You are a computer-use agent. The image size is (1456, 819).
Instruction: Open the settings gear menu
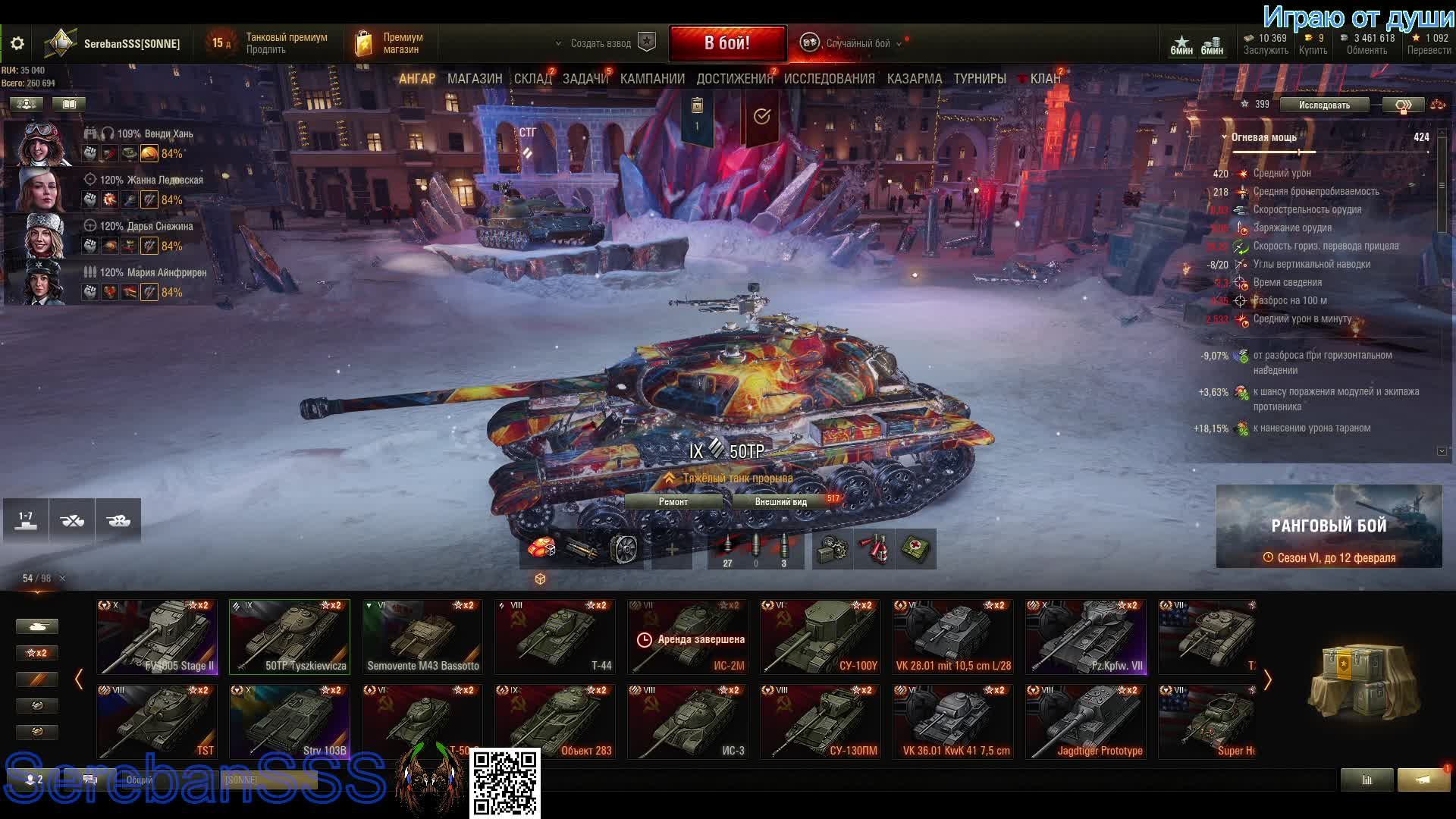(17, 43)
